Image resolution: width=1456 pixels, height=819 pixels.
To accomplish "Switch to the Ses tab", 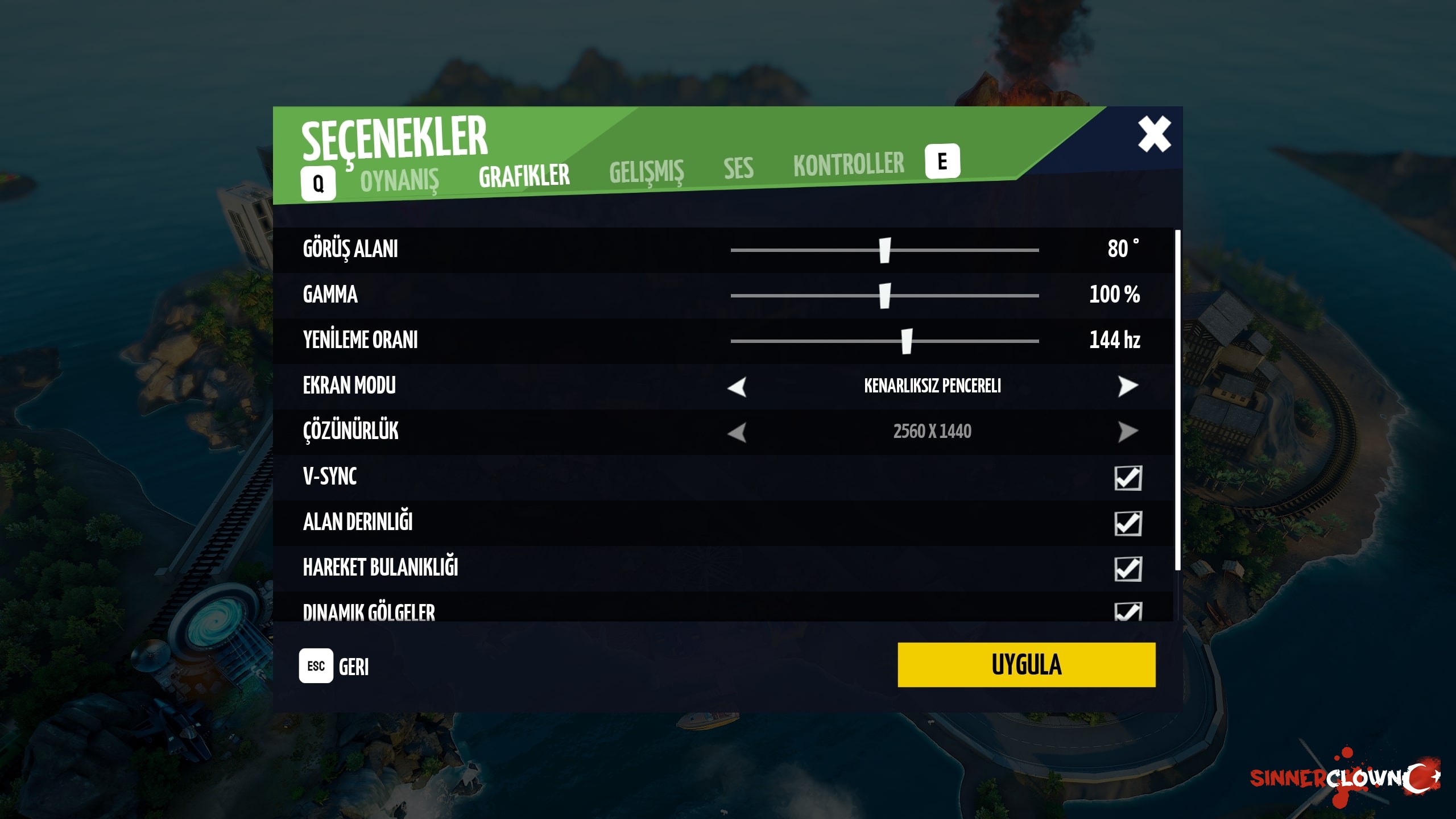I will (x=738, y=168).
